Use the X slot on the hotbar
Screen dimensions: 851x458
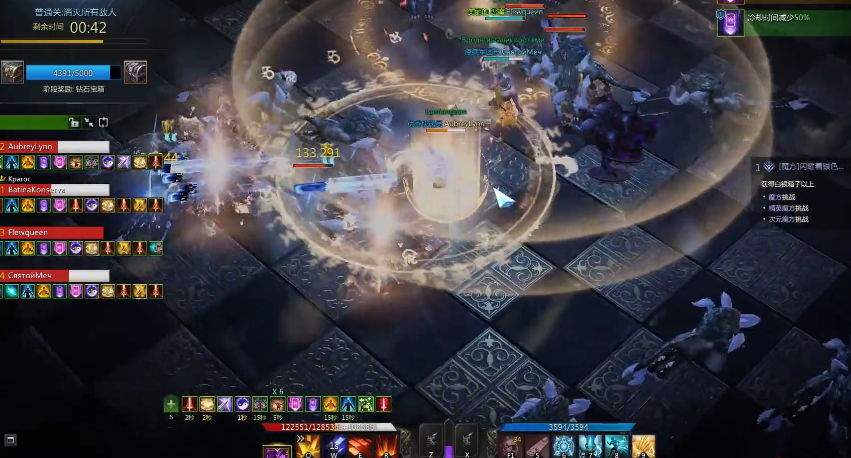[468, 442]
